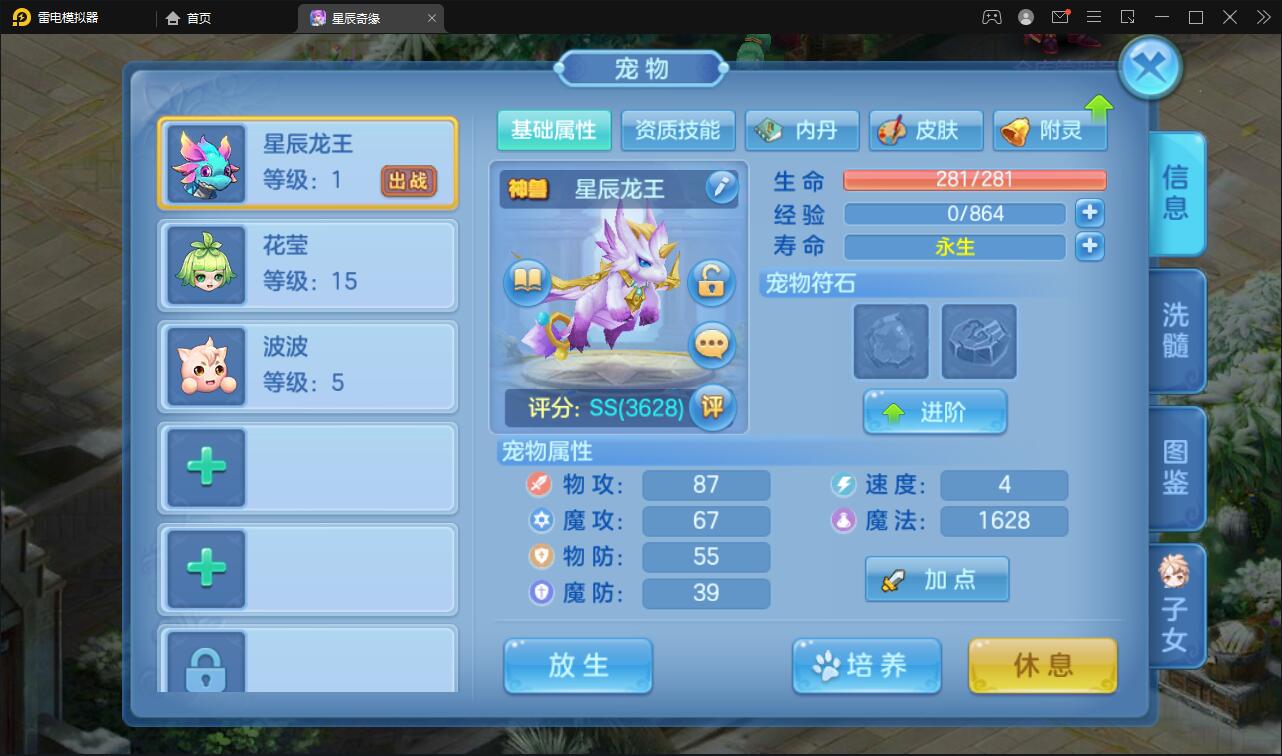The height and width of the screenshot is (756, 1282).
Task: Select the first 宠物符石 rune slot
Action: coord(890,342)
